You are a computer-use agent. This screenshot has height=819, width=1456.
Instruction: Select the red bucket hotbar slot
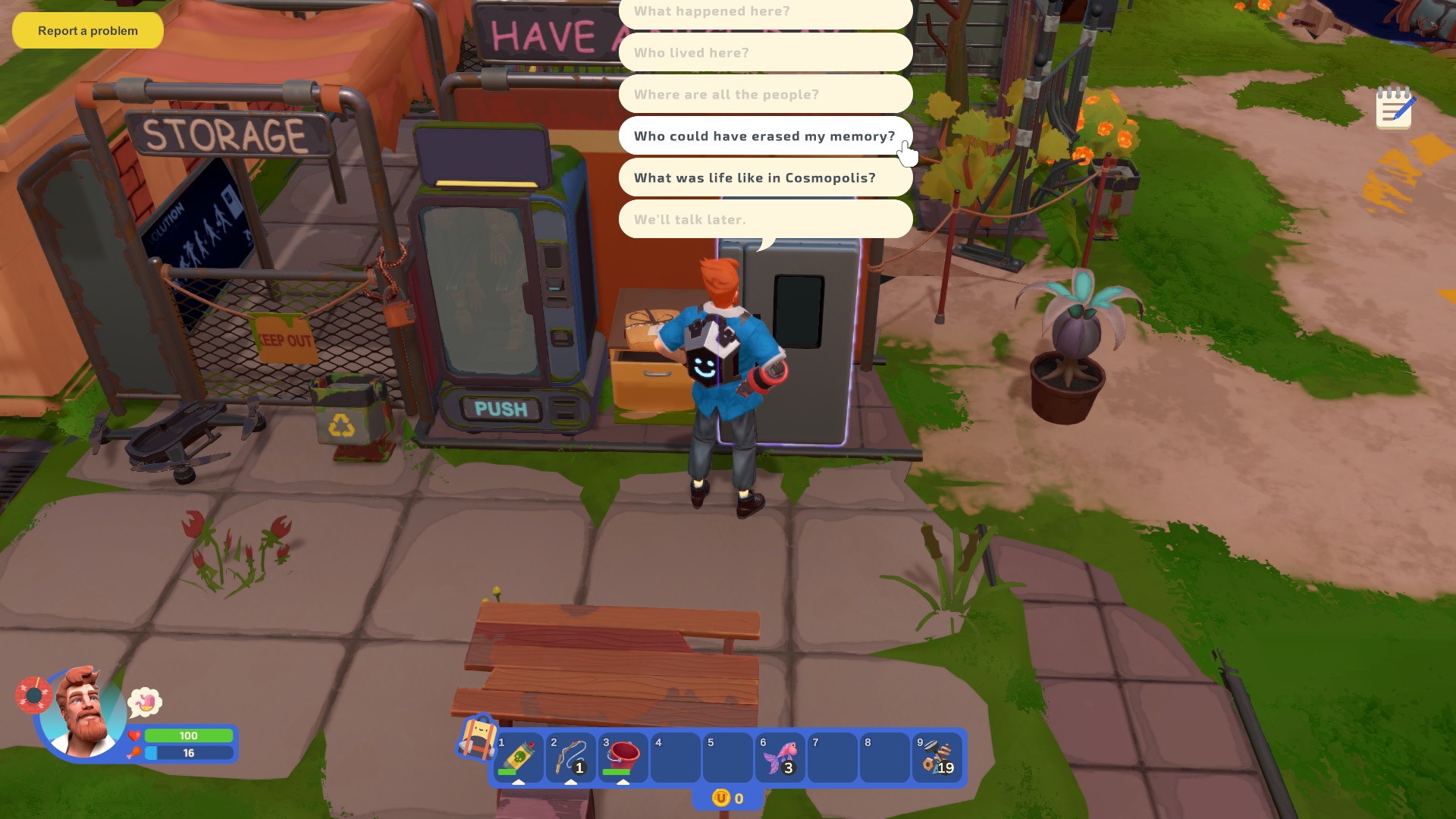(x=623, y=758)
